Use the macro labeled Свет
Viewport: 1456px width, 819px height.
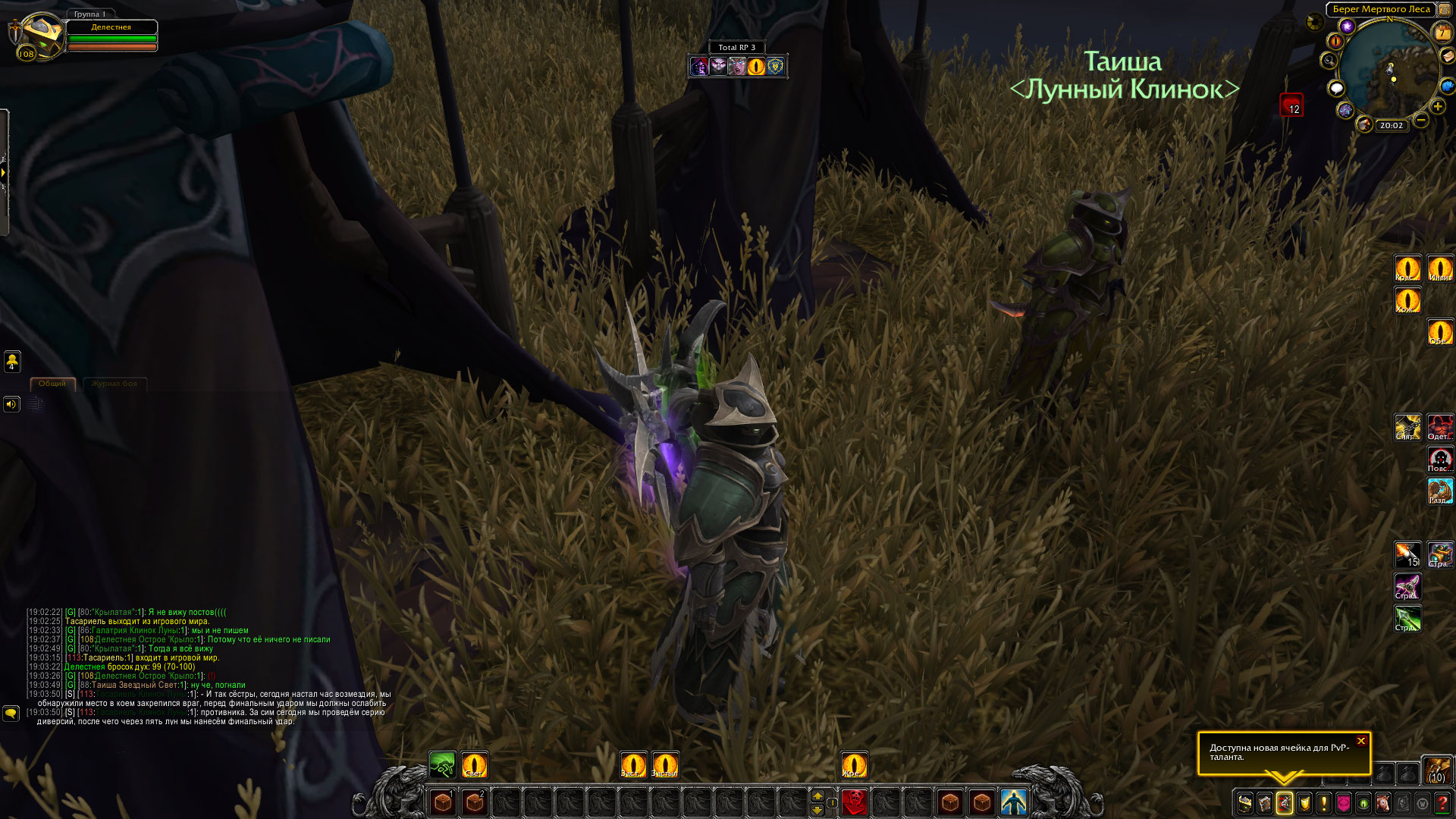474,764
